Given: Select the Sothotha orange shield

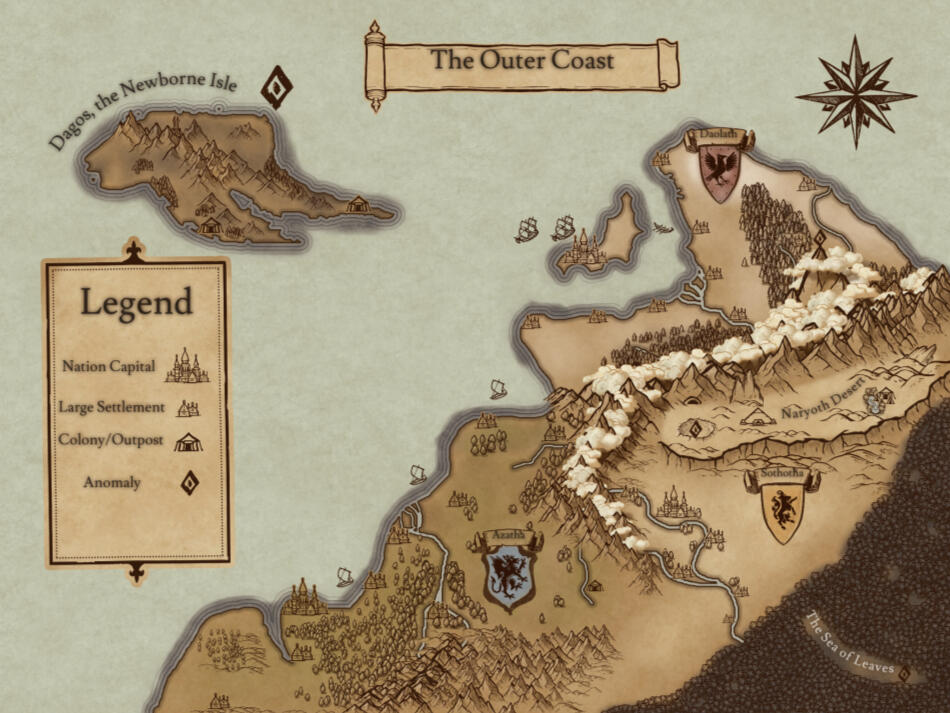Looking at the screenshot, I should [x=782, y=510].
